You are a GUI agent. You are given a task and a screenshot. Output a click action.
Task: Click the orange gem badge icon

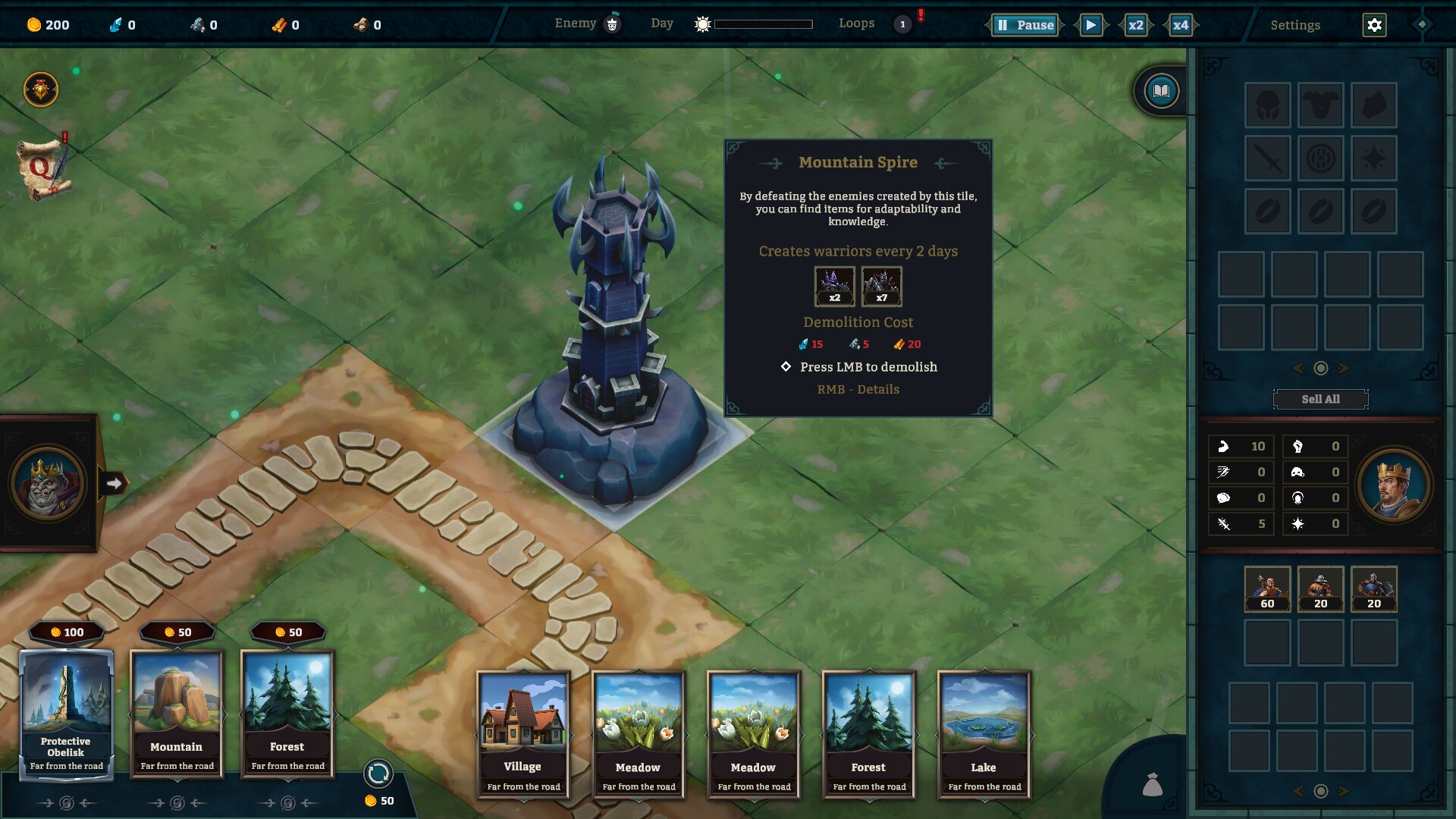coord(41,90)
